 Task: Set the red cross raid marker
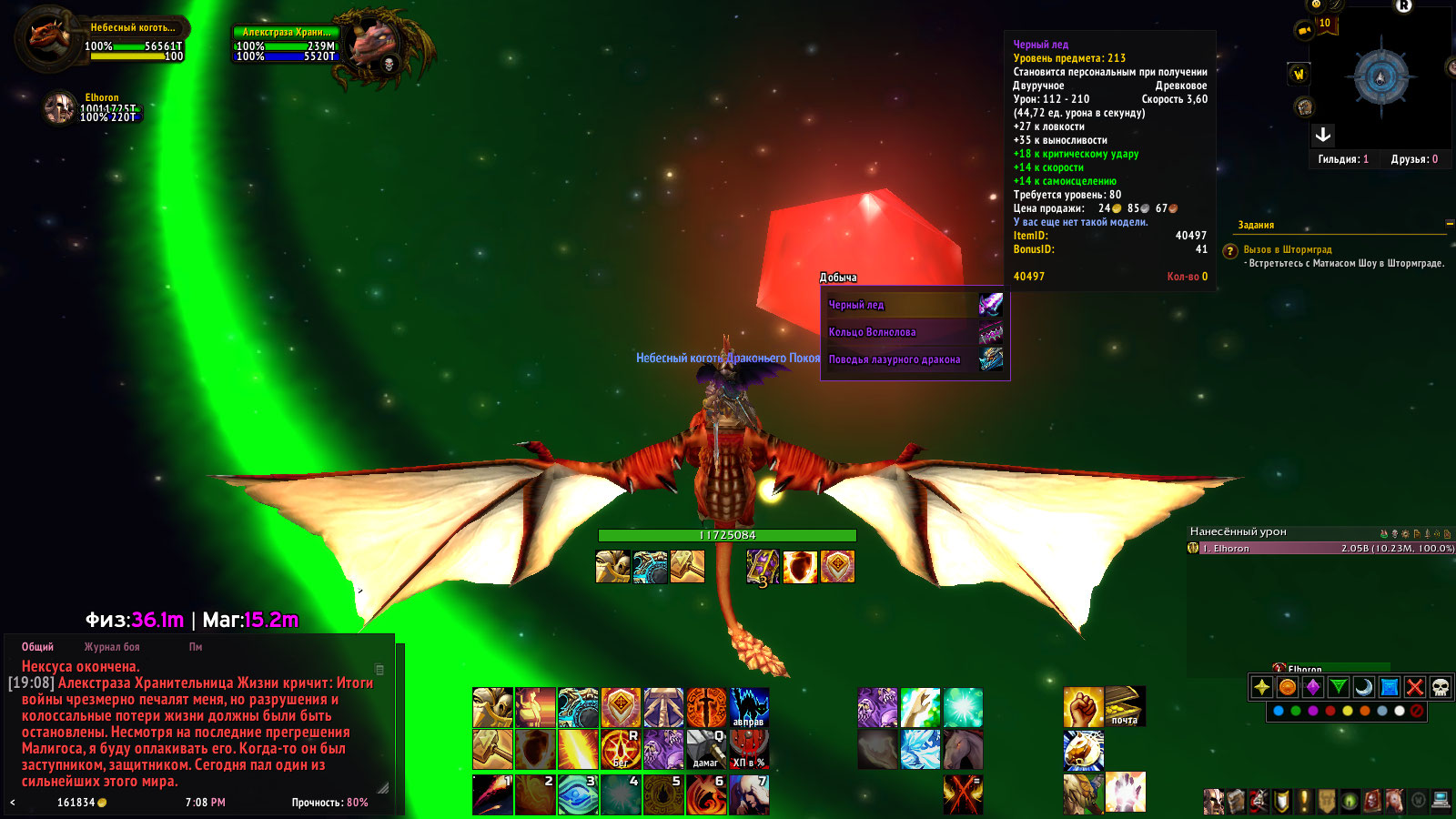pyautogui.click(x=1414, y=687)
